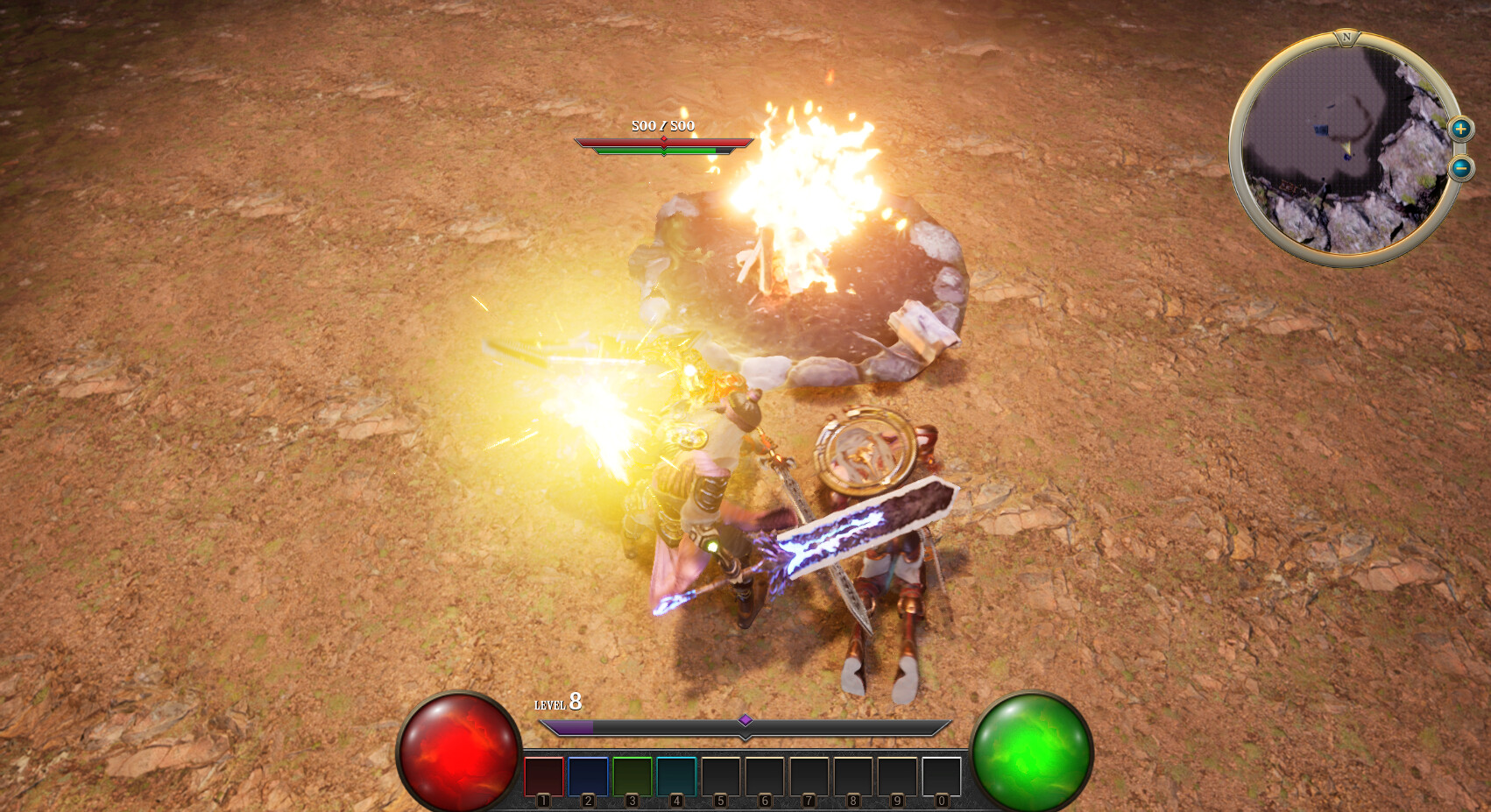Activate the green skill in hotbar slot 3
Viewport: 1491px width, 812px height.
[x=632, y=777]
